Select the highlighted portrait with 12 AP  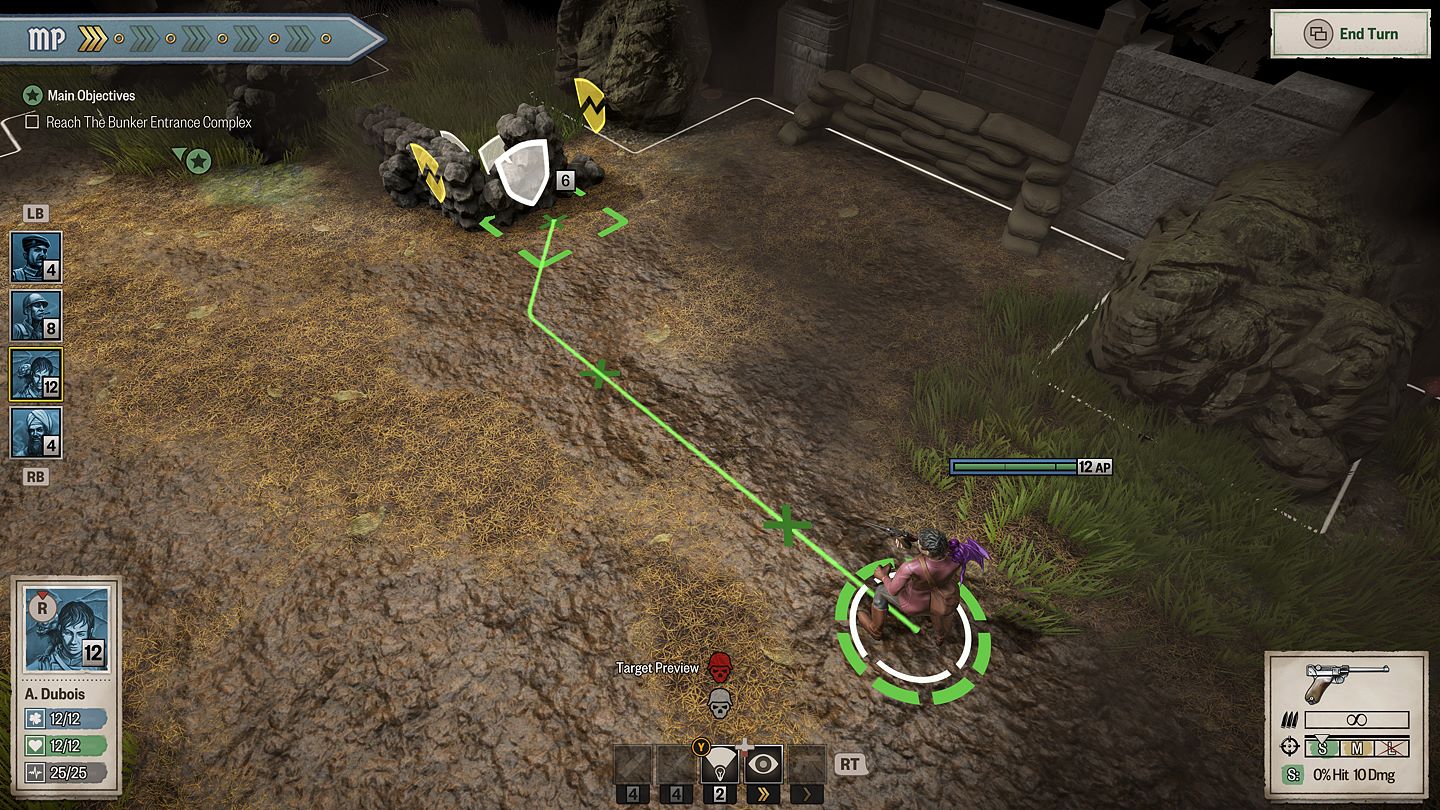[x=36, y=375]
